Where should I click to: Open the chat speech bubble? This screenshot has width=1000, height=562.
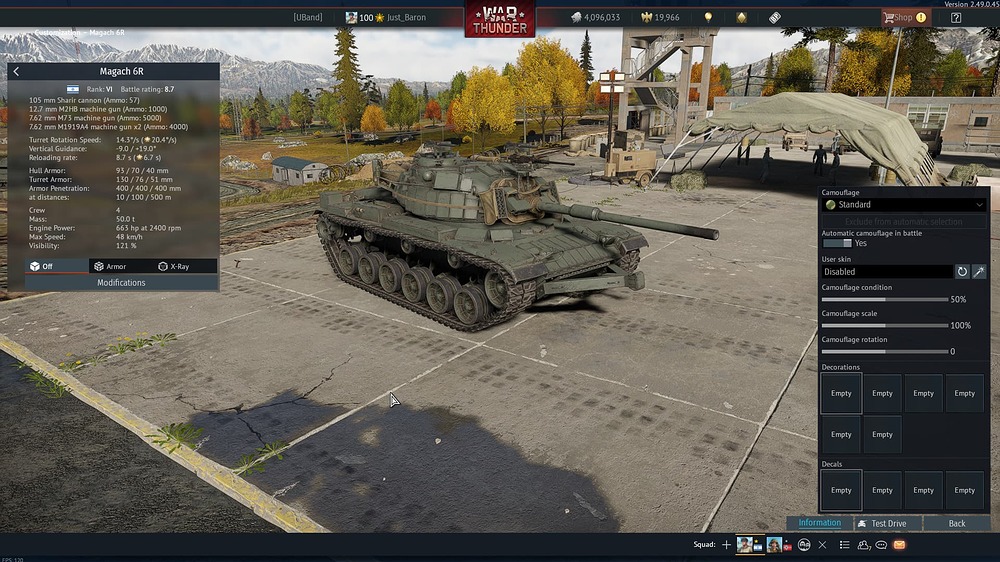[x=881, y=545]
